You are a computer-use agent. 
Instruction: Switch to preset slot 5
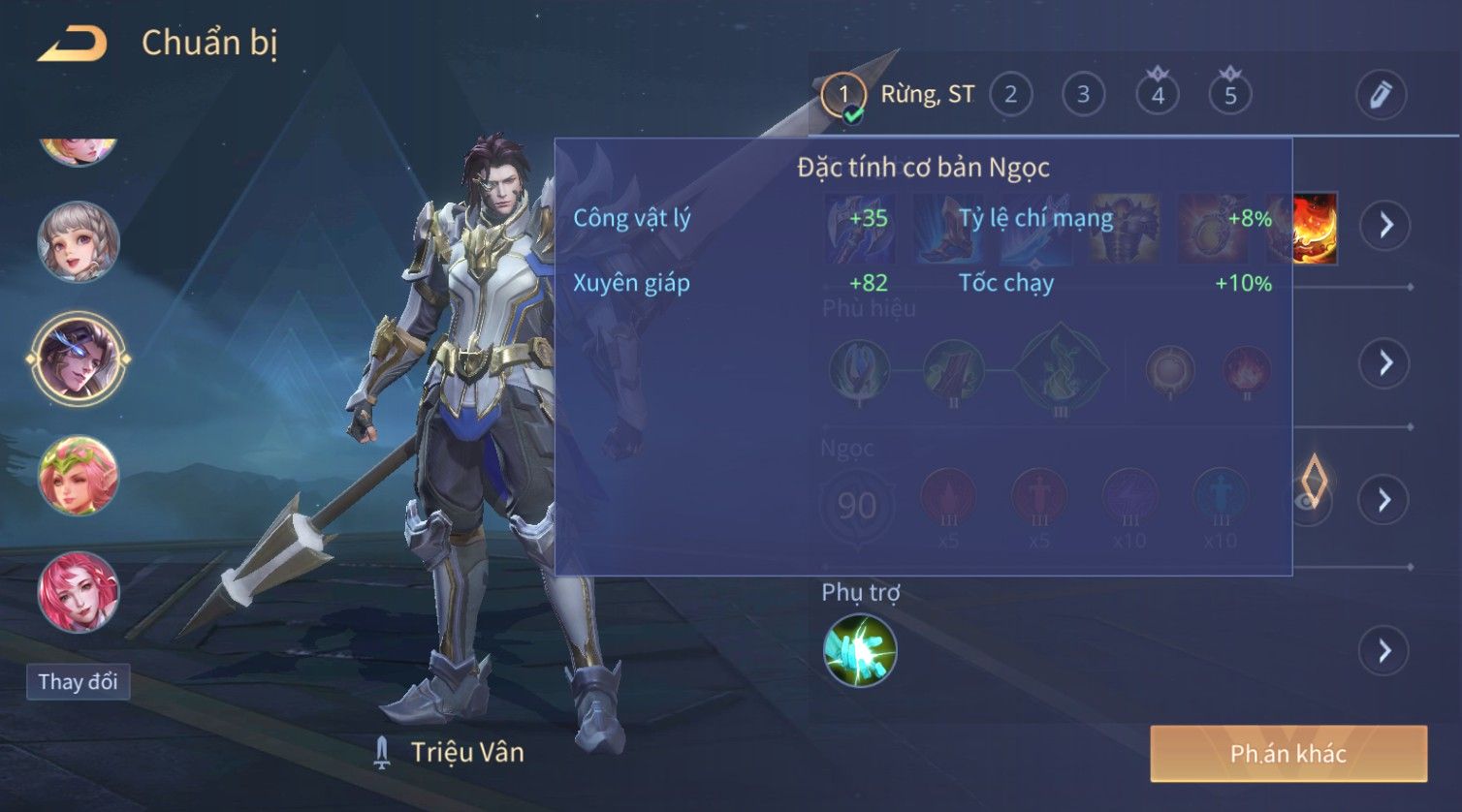(x=1230, y=95)
